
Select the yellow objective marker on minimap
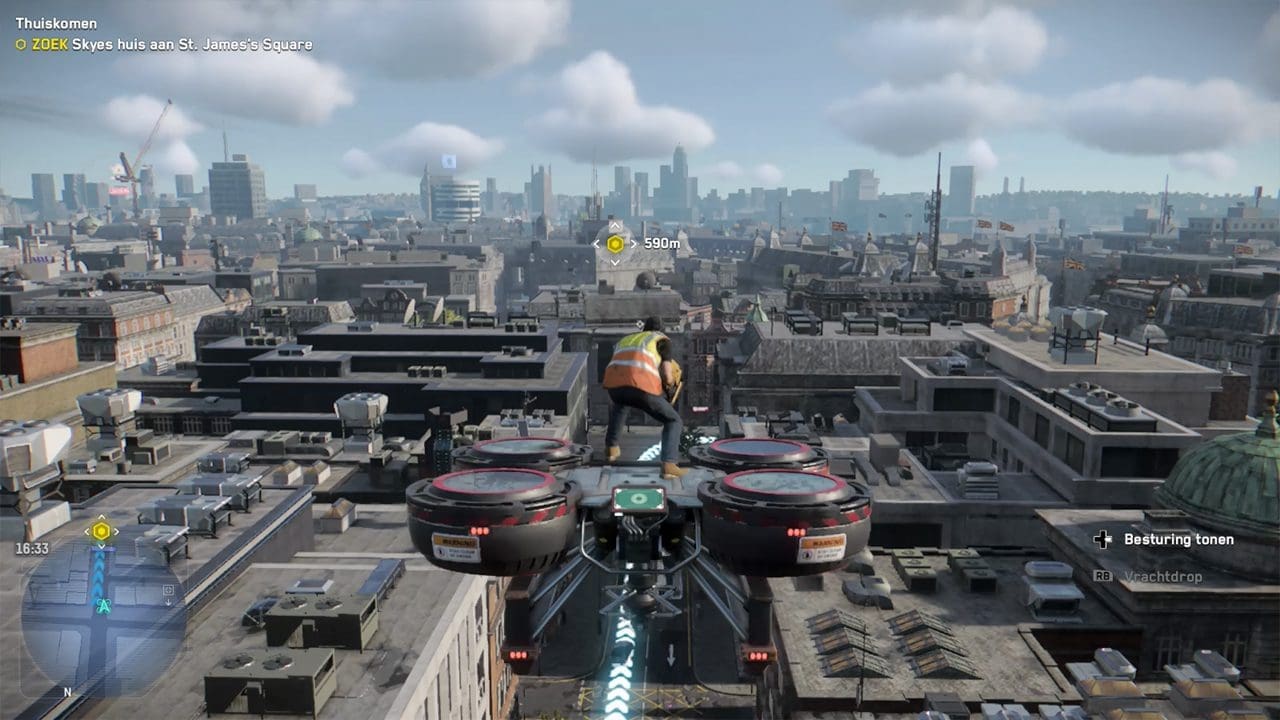pos(101,531)
